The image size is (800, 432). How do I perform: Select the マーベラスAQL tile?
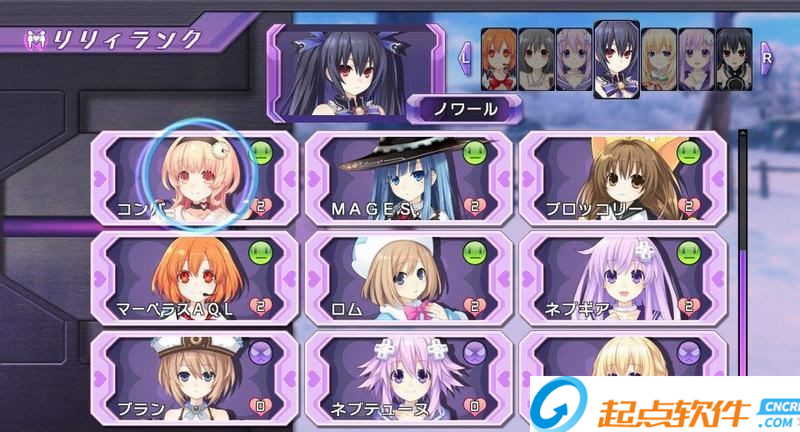click(x=194, y=279)
